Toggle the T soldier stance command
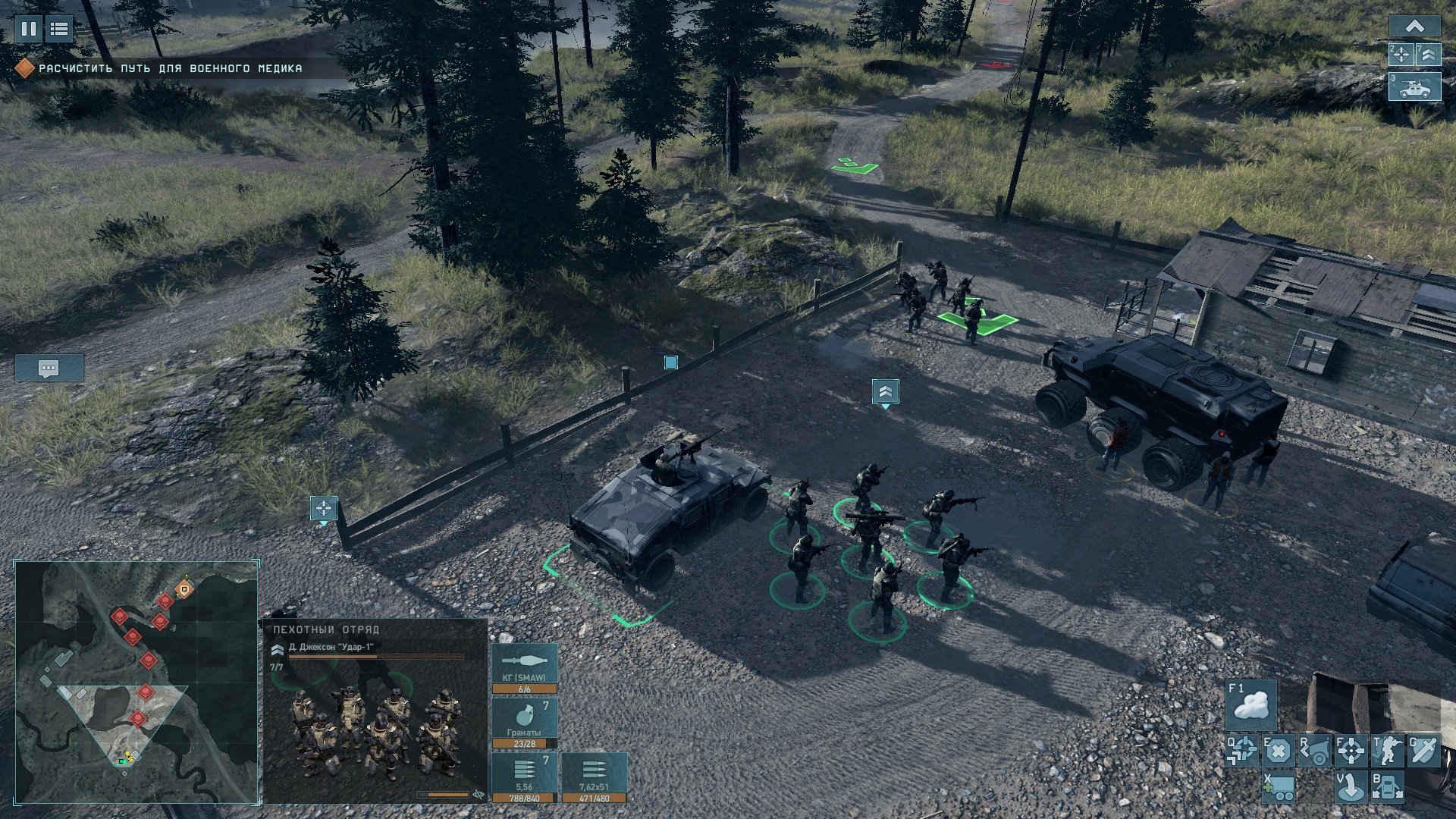 click(x=1387, y=751)
